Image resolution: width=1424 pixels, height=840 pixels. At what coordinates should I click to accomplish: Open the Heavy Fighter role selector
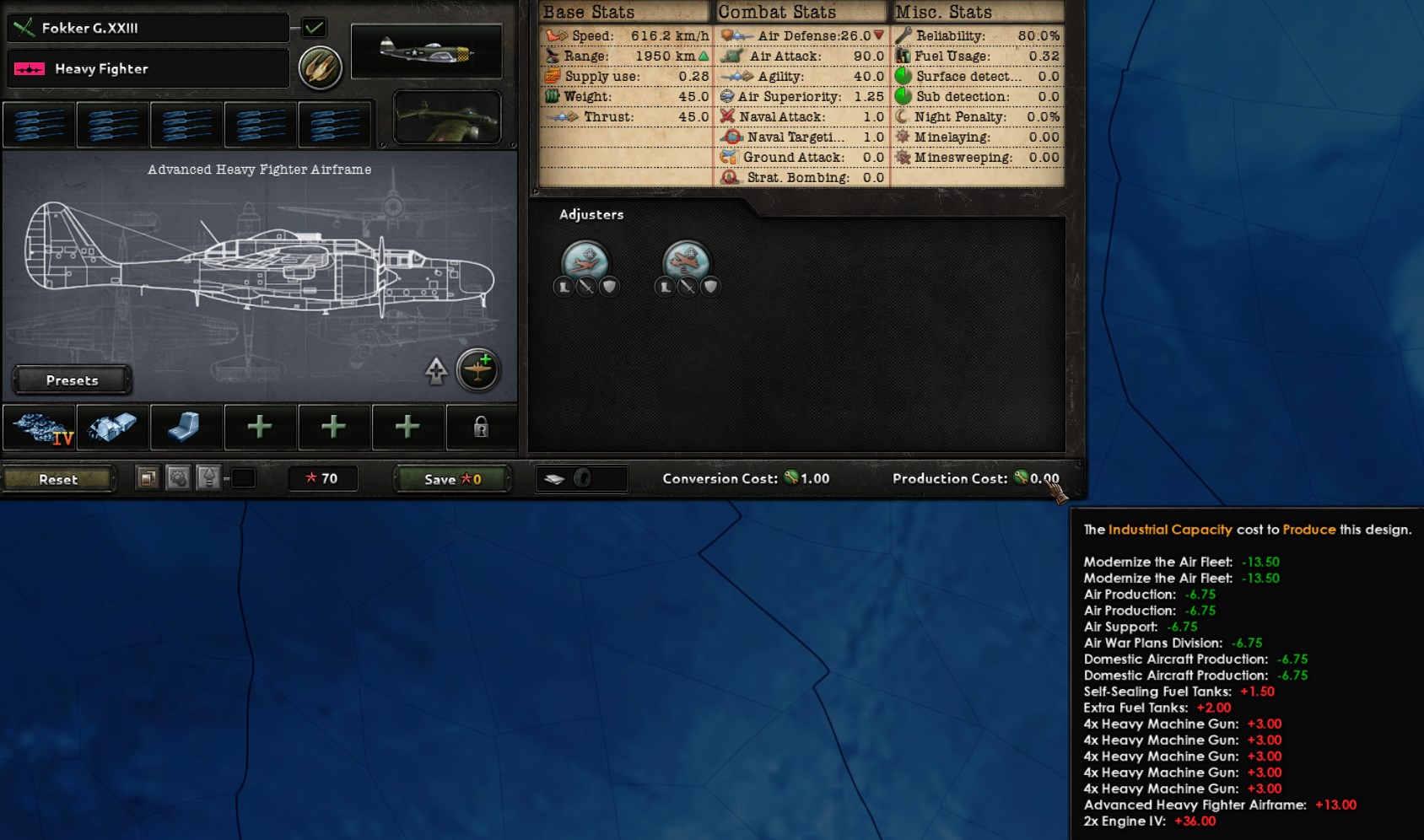pyautogui.click(x=148, y=68)
